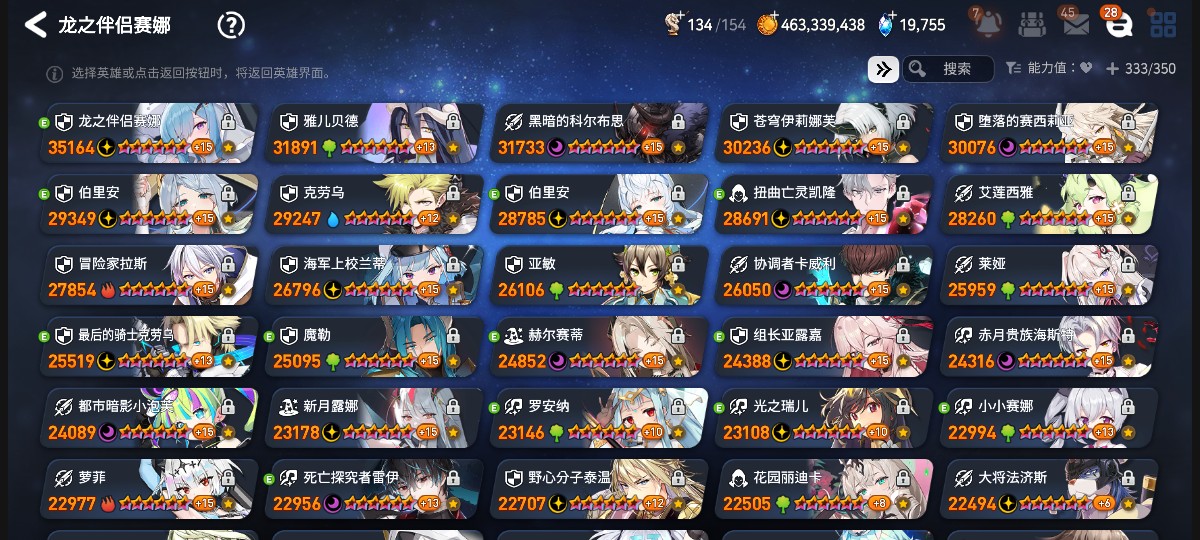
Task: Go back using the arrow beside 龙之伴侣赛娜
Action: point(36,25)
